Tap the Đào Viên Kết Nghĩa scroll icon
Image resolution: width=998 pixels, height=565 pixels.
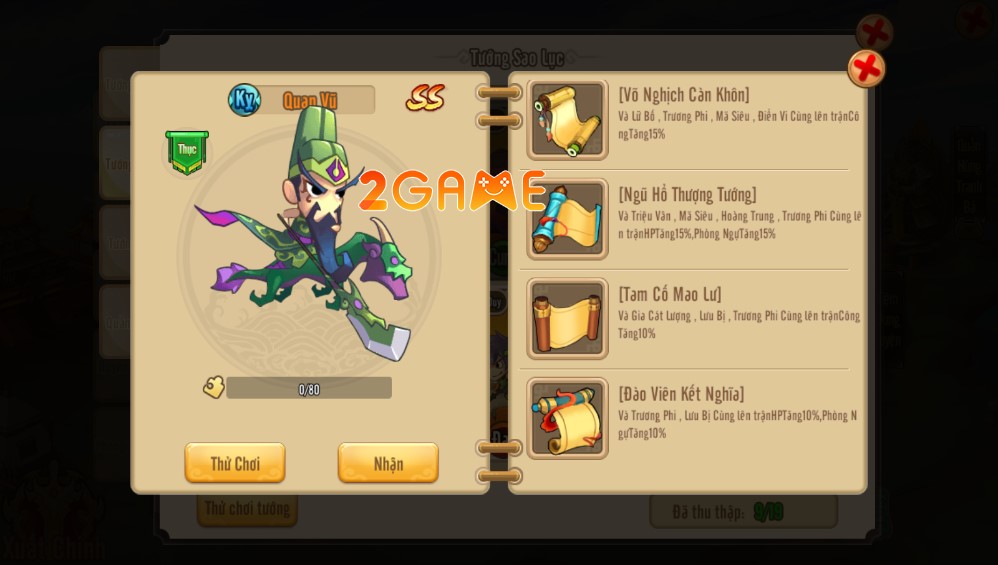coord(567,418)
